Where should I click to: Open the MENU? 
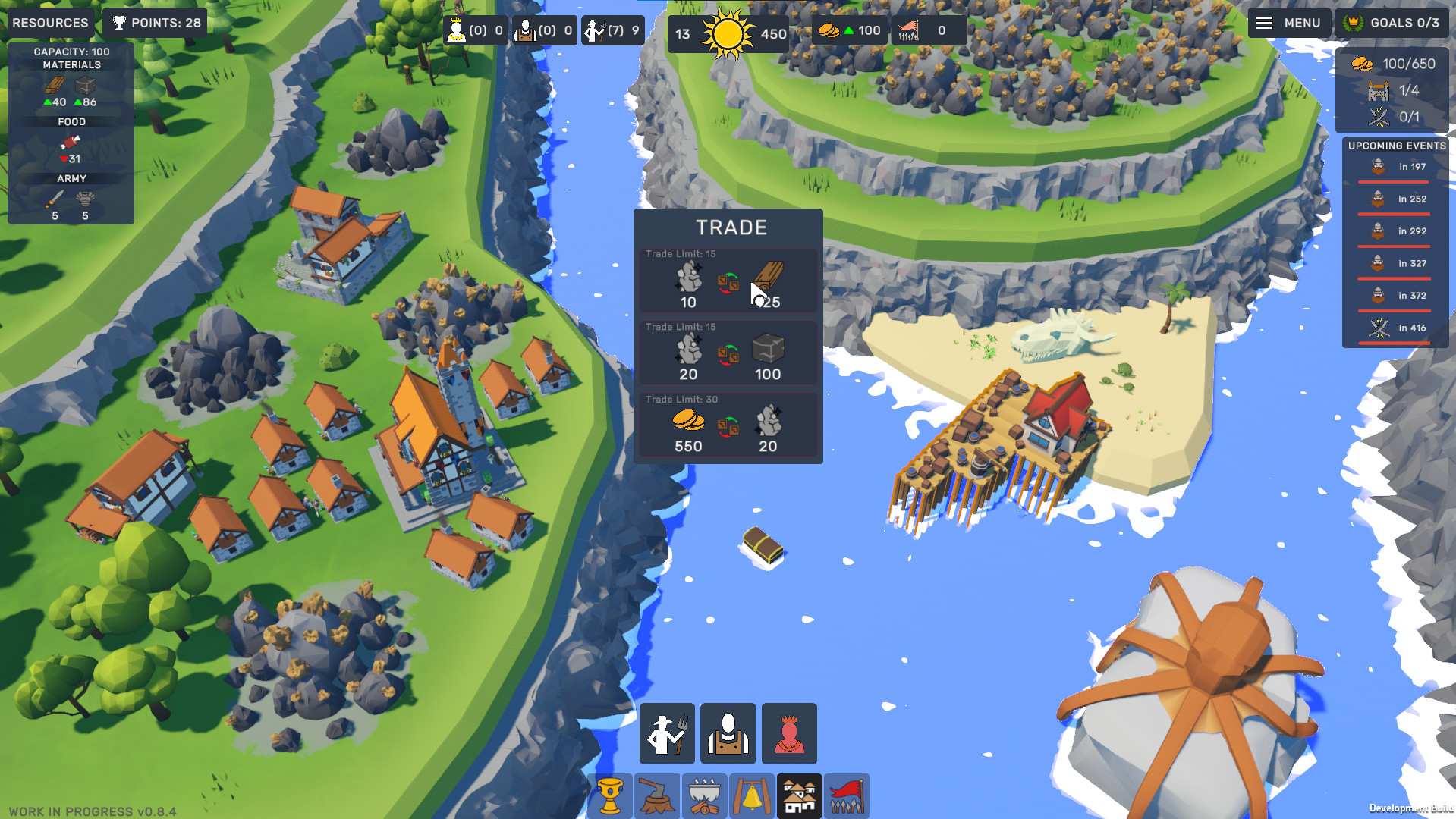[x=1289, y=23]
